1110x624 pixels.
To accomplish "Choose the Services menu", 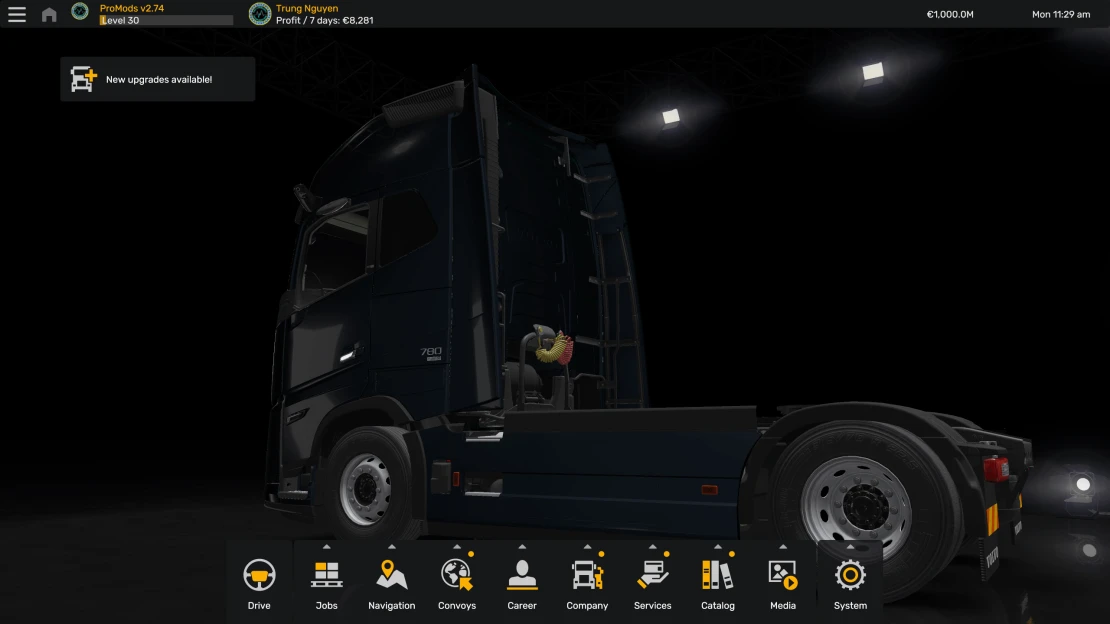I will (x=652, y=582).
